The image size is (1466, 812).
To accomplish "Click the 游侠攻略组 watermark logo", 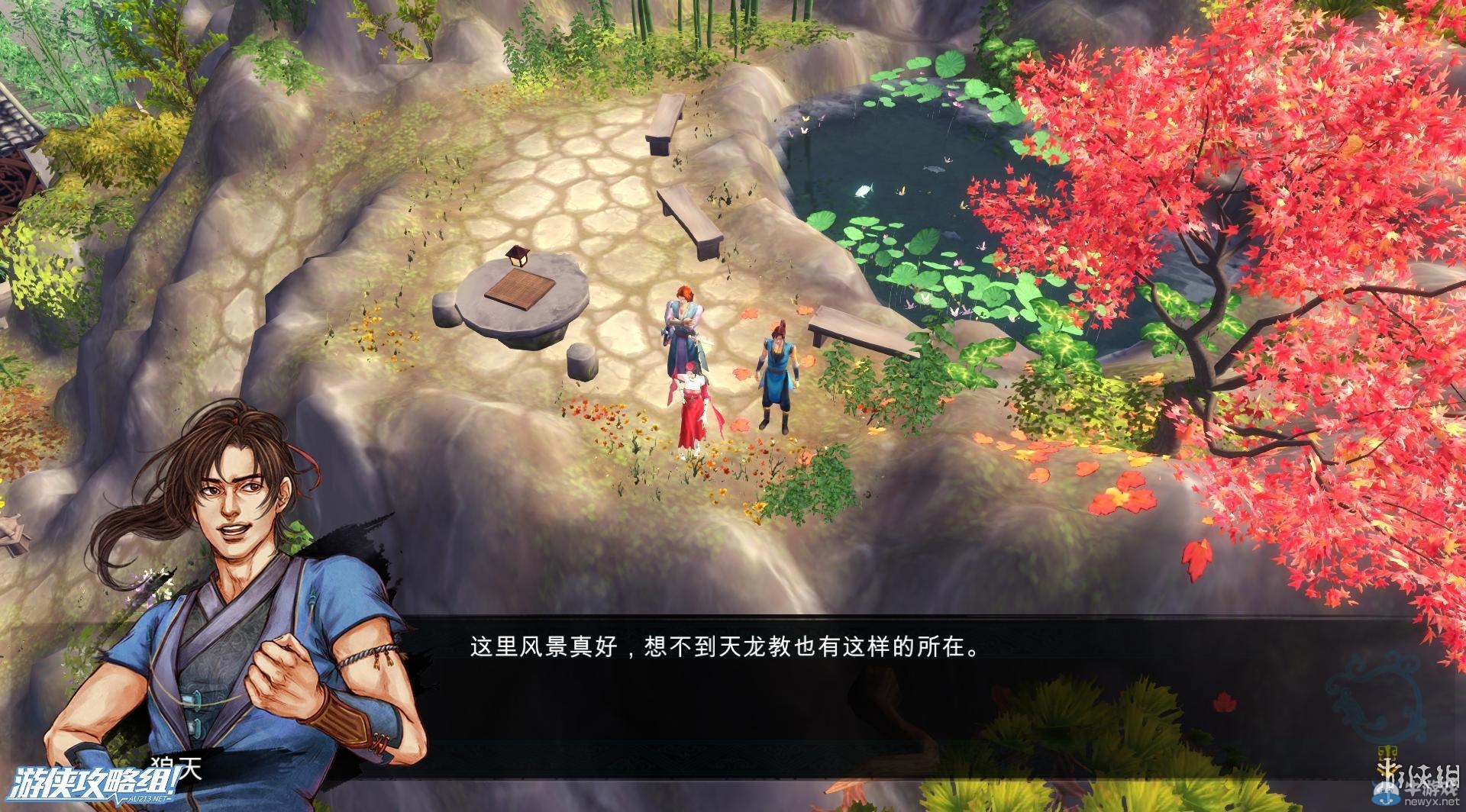I will (x=95, y=781).
